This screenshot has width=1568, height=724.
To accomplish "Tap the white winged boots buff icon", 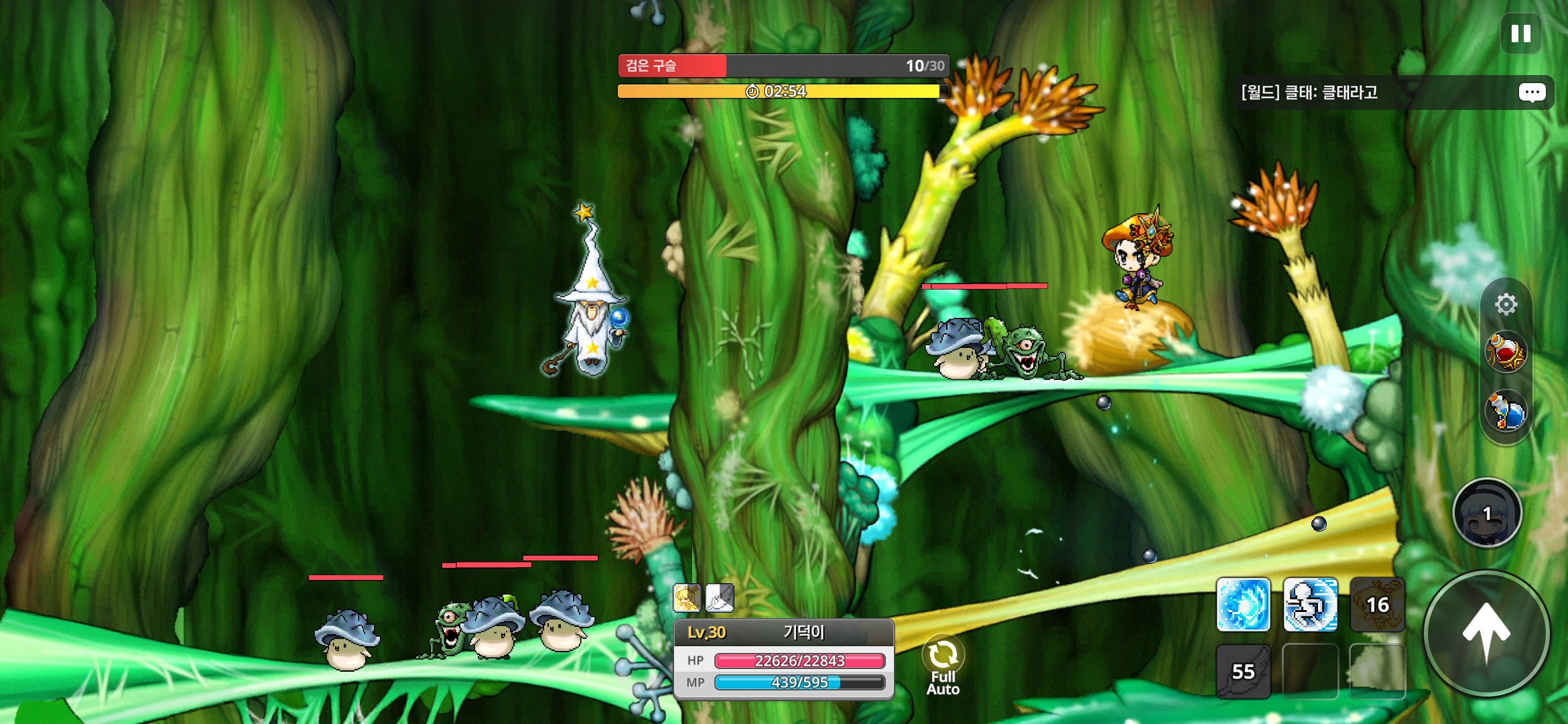I will click(720, 598).
